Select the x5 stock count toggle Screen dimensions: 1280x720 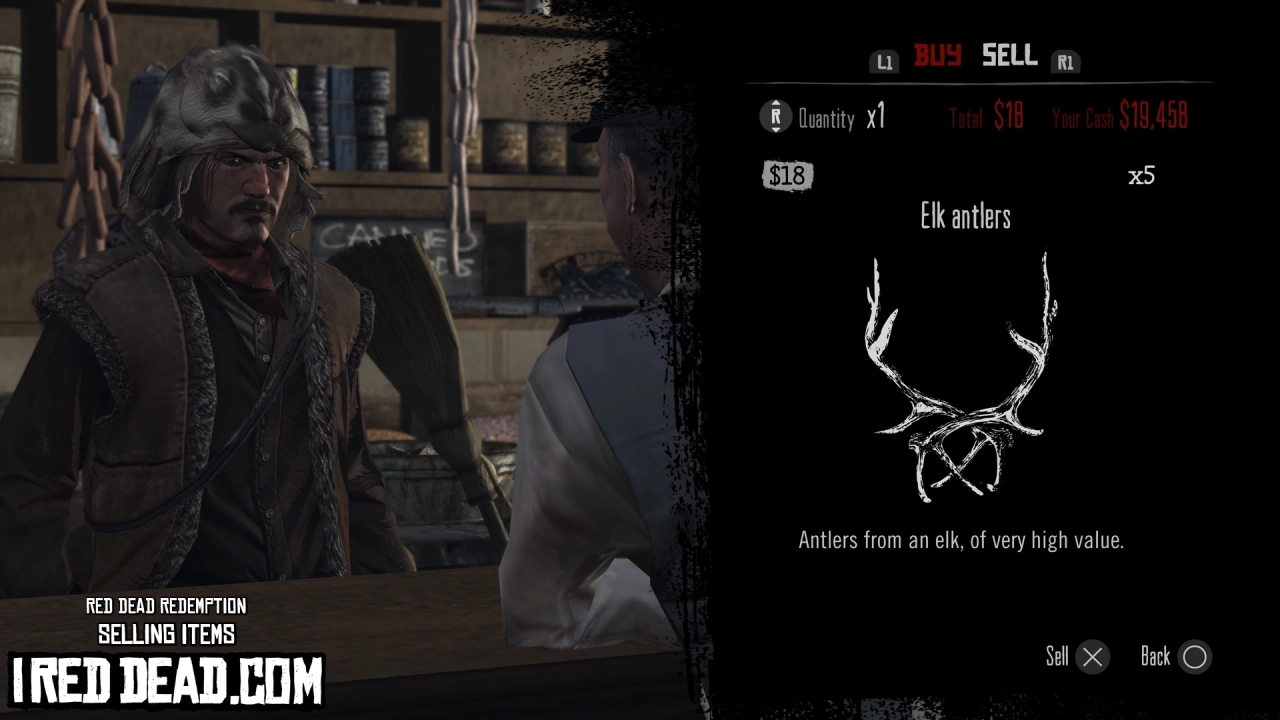tap(1140, 176)
